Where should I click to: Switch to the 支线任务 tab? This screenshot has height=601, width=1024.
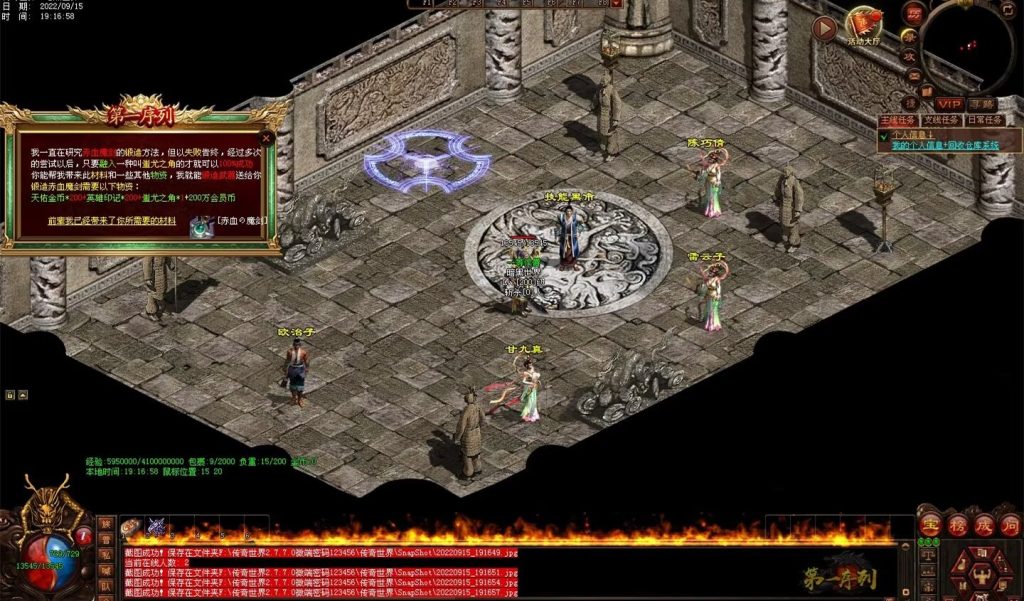click(x=940, y=120)
